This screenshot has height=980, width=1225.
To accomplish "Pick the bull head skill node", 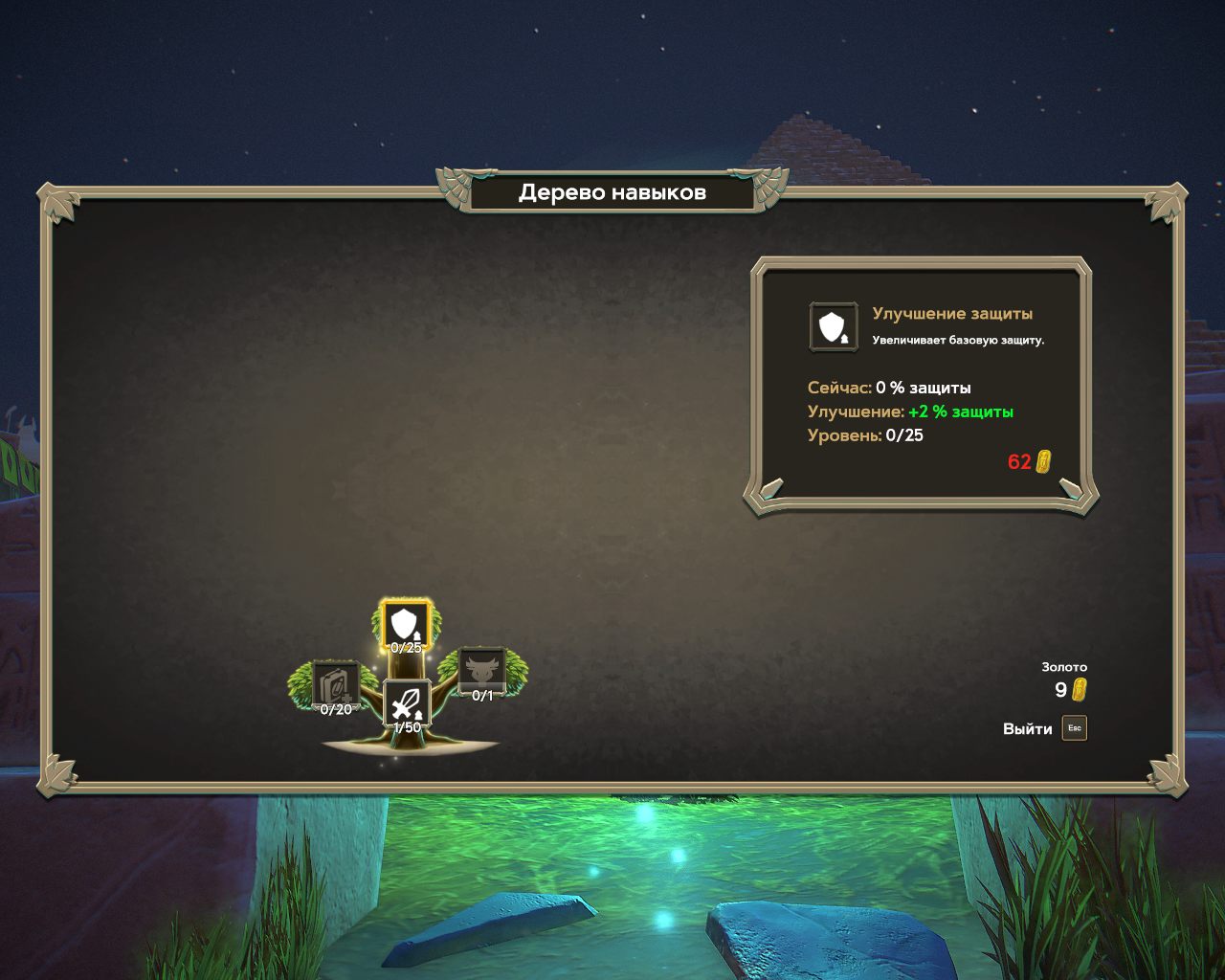I will click(x=481, y=669).
